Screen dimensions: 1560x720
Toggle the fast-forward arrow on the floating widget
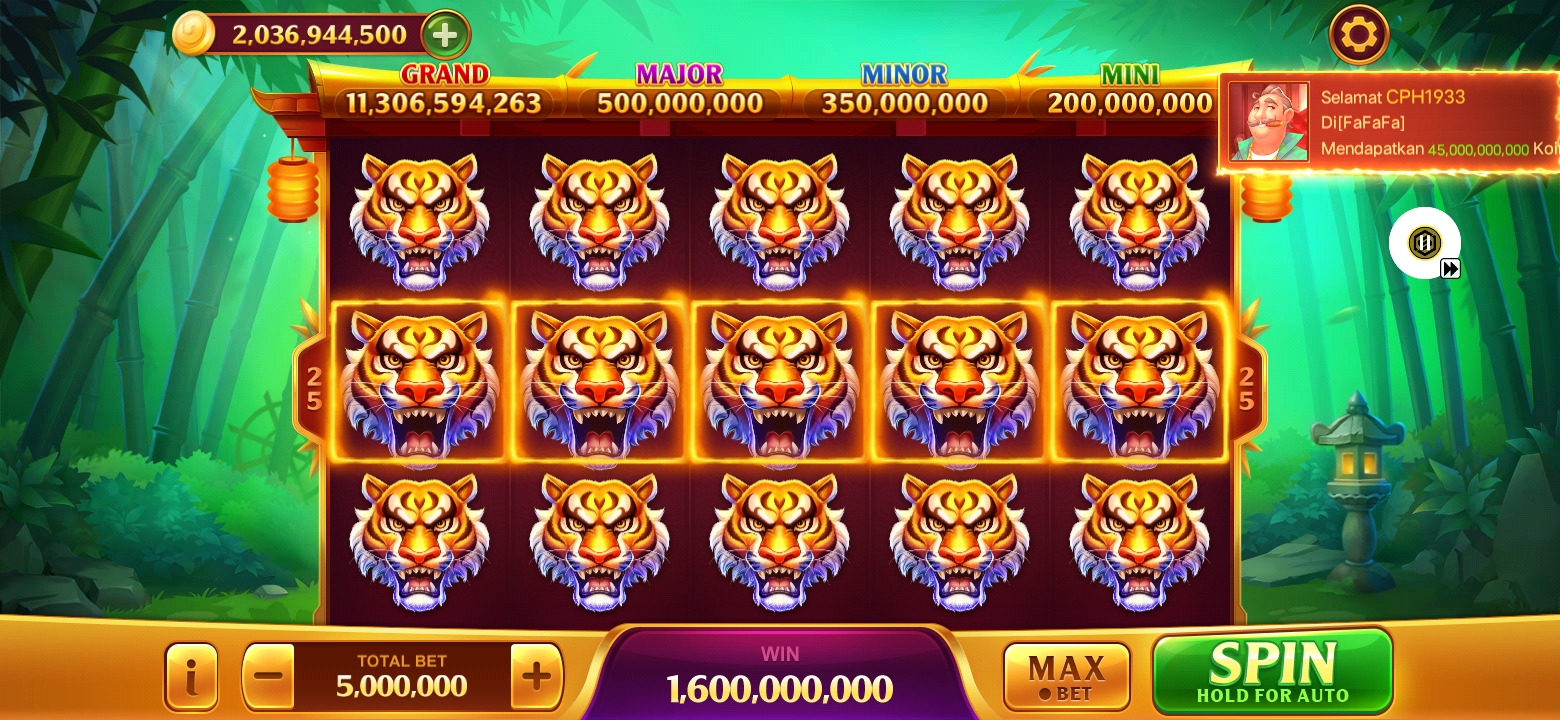click(1449, 268)
